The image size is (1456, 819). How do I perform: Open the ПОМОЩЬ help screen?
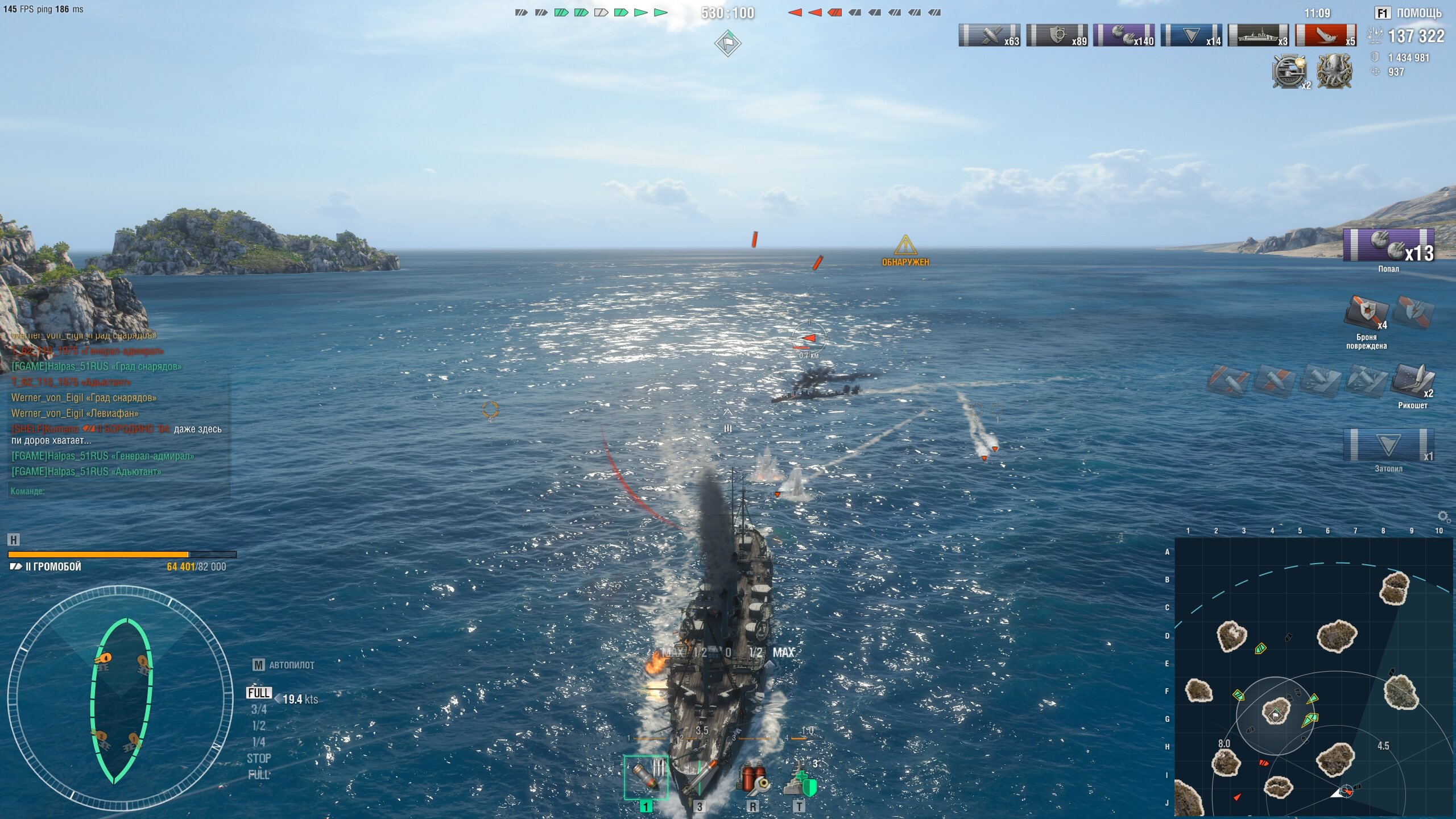[x=1408, y=13]
